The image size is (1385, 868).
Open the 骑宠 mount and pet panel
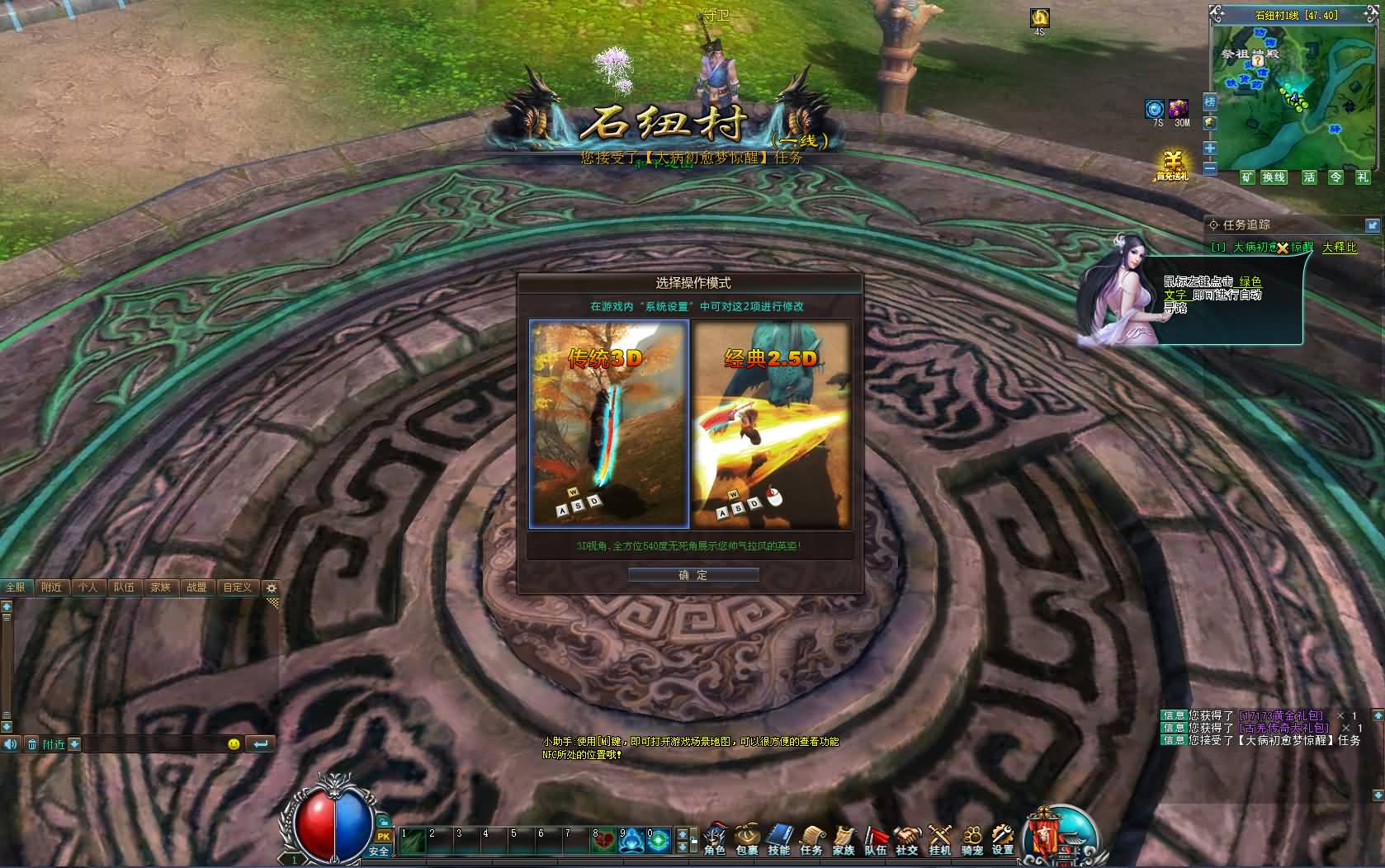[971, 838]
